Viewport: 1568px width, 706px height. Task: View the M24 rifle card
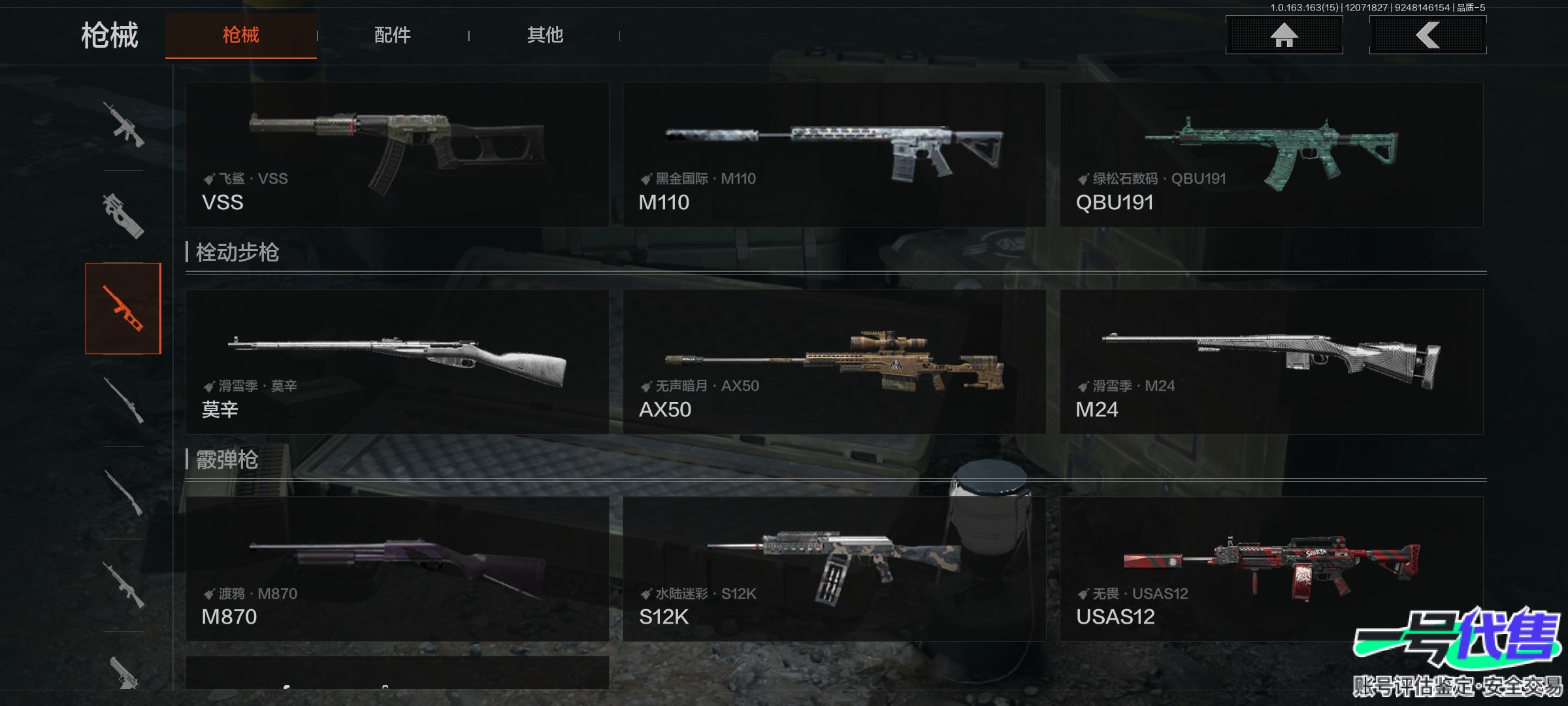1271,361
